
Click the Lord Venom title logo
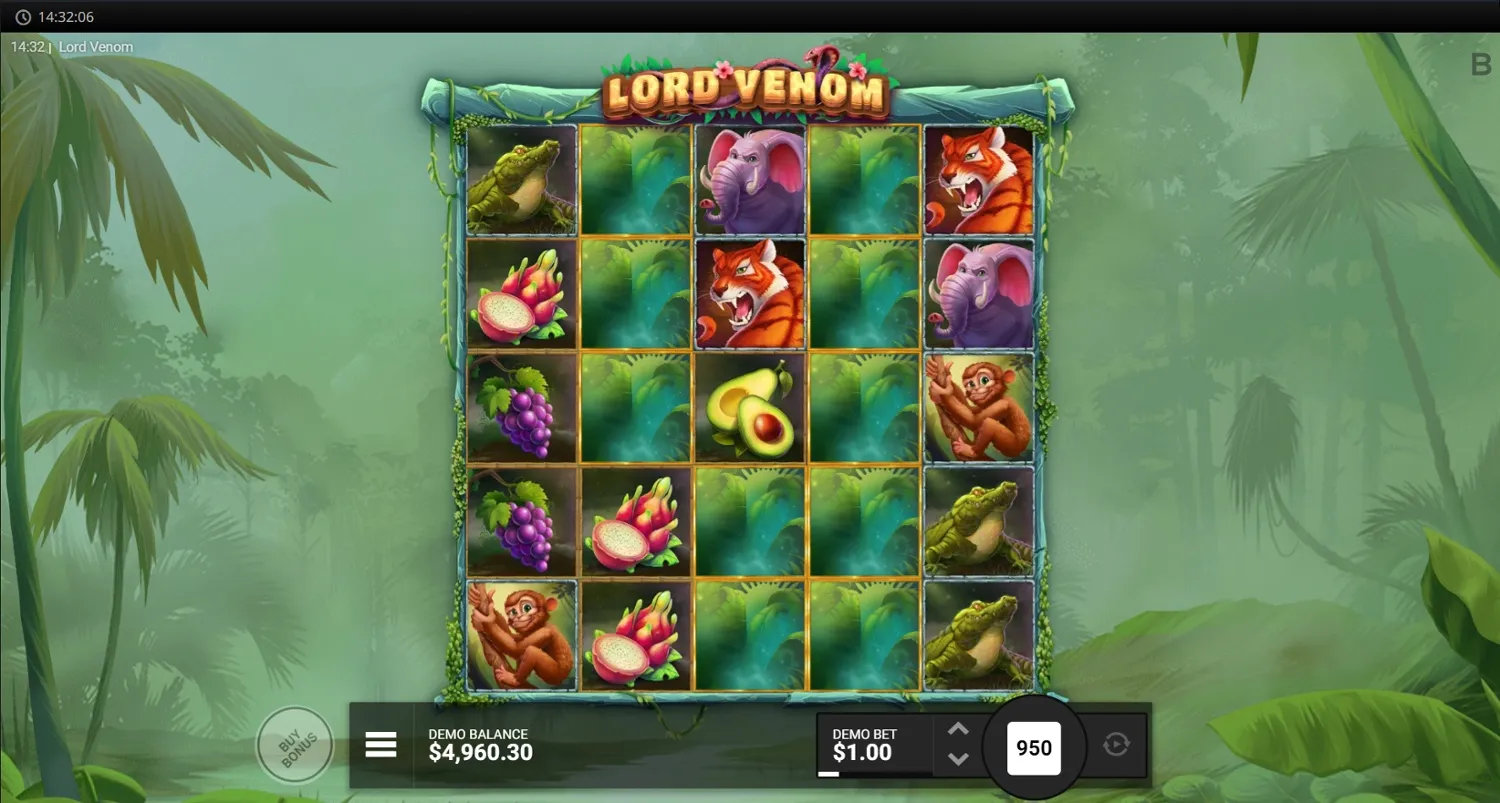pos(745,90)
